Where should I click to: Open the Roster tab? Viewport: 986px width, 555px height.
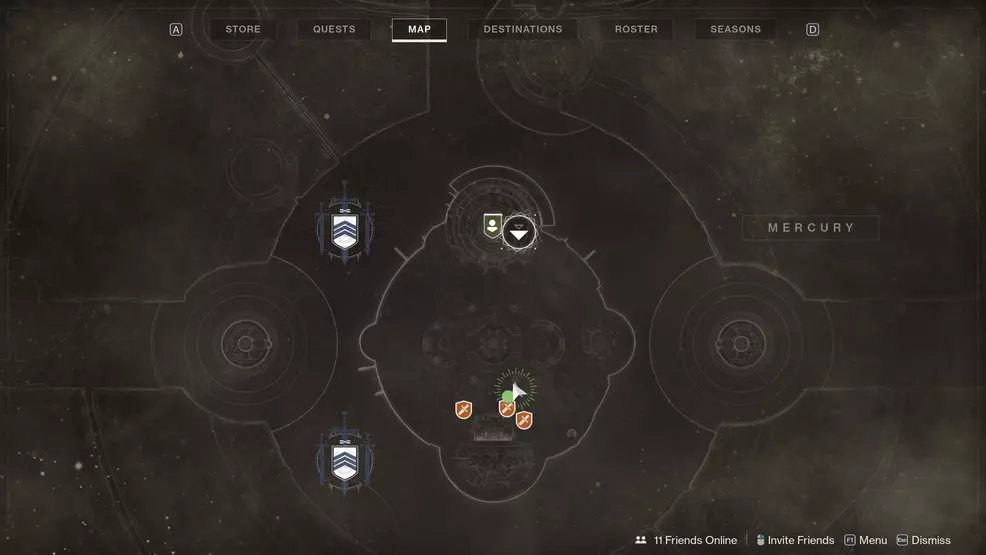point(636,30)
